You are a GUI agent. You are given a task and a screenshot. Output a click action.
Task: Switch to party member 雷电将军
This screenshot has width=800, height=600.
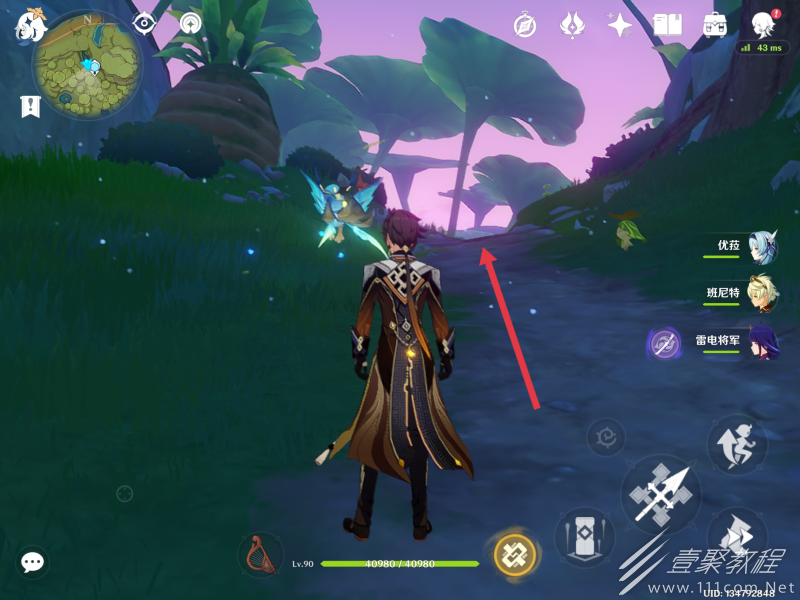point(764,342)
